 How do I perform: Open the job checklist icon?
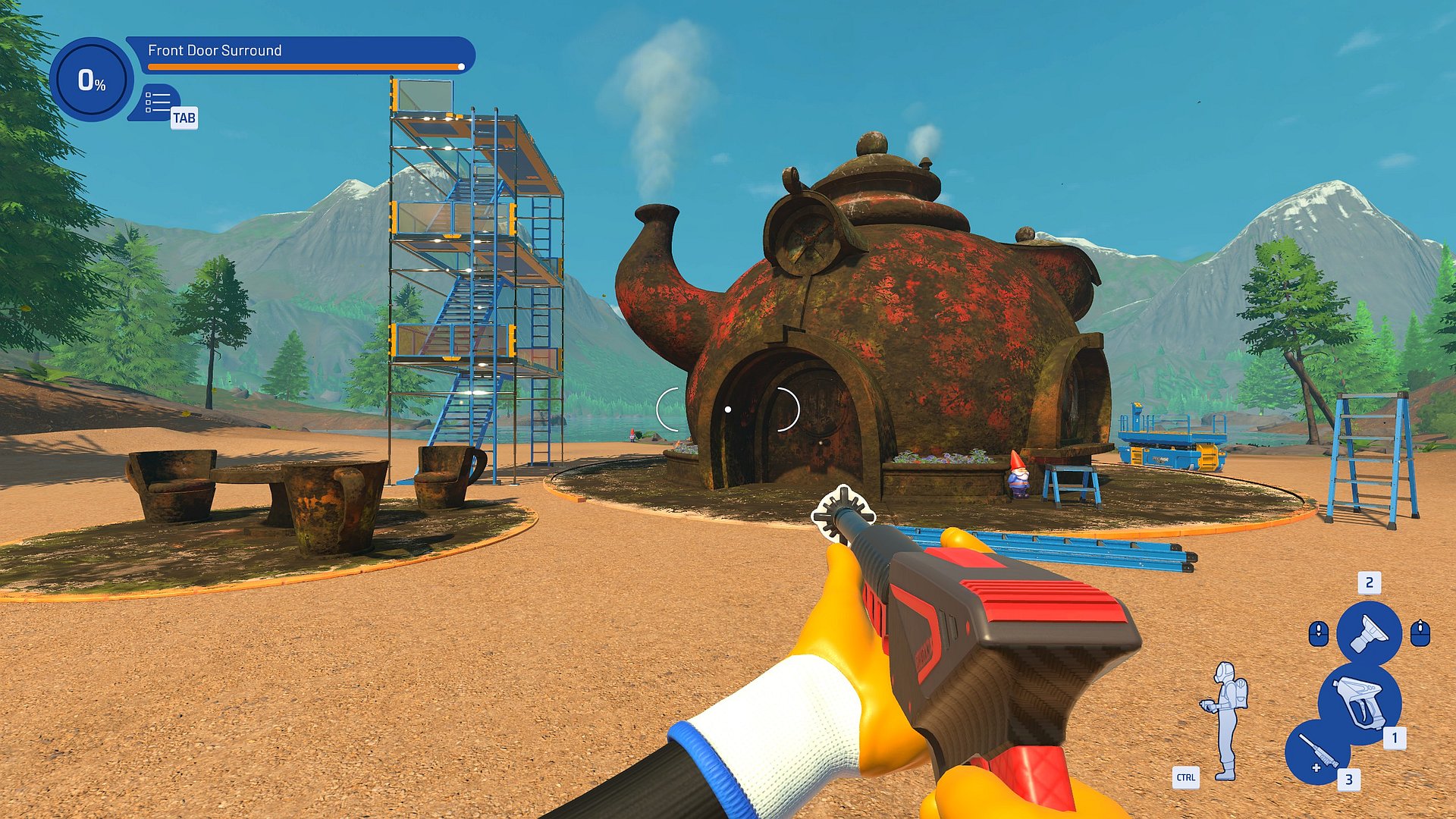click(158, 102)
